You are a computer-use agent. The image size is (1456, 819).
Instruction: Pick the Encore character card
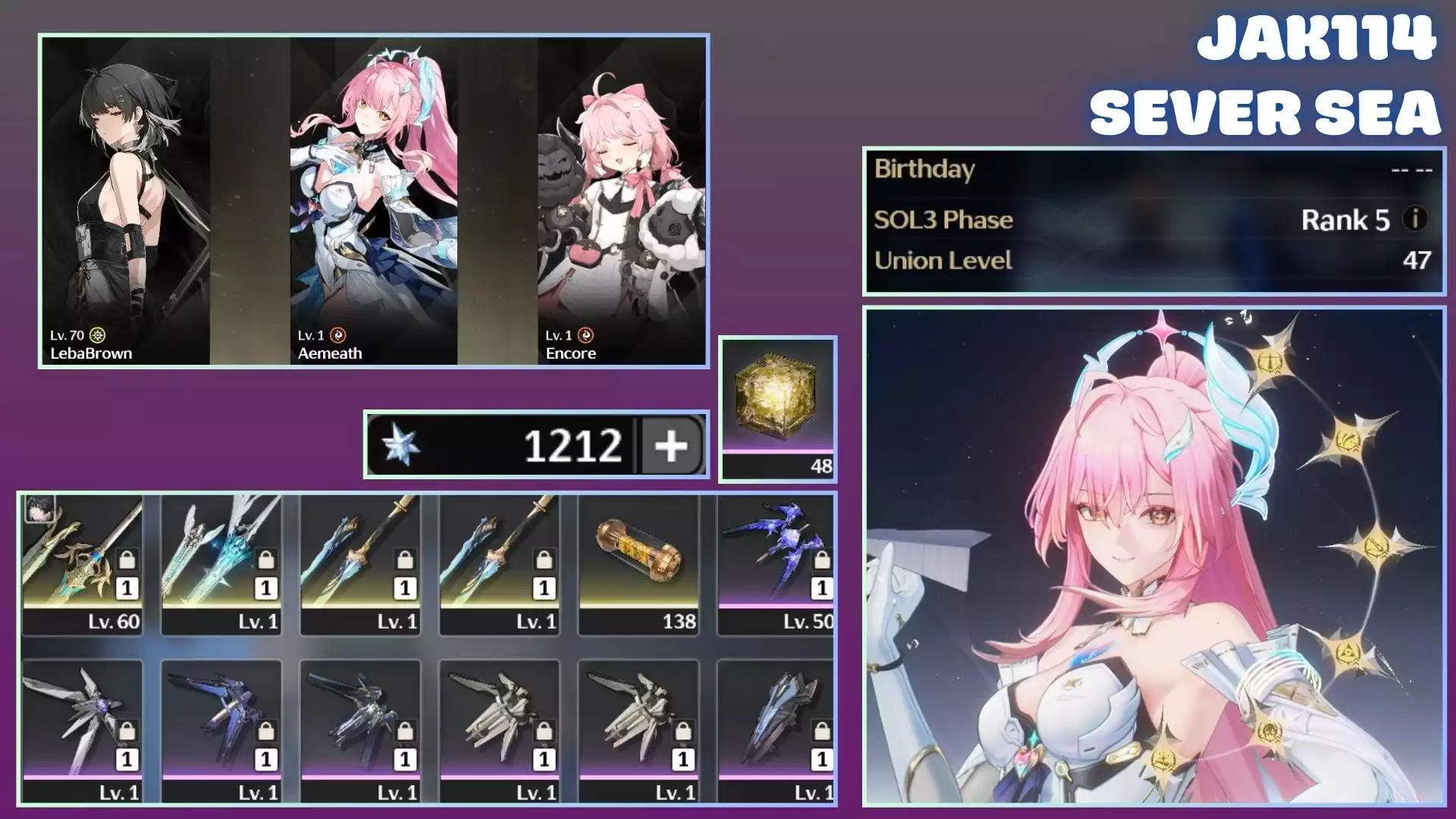(621, 201)
